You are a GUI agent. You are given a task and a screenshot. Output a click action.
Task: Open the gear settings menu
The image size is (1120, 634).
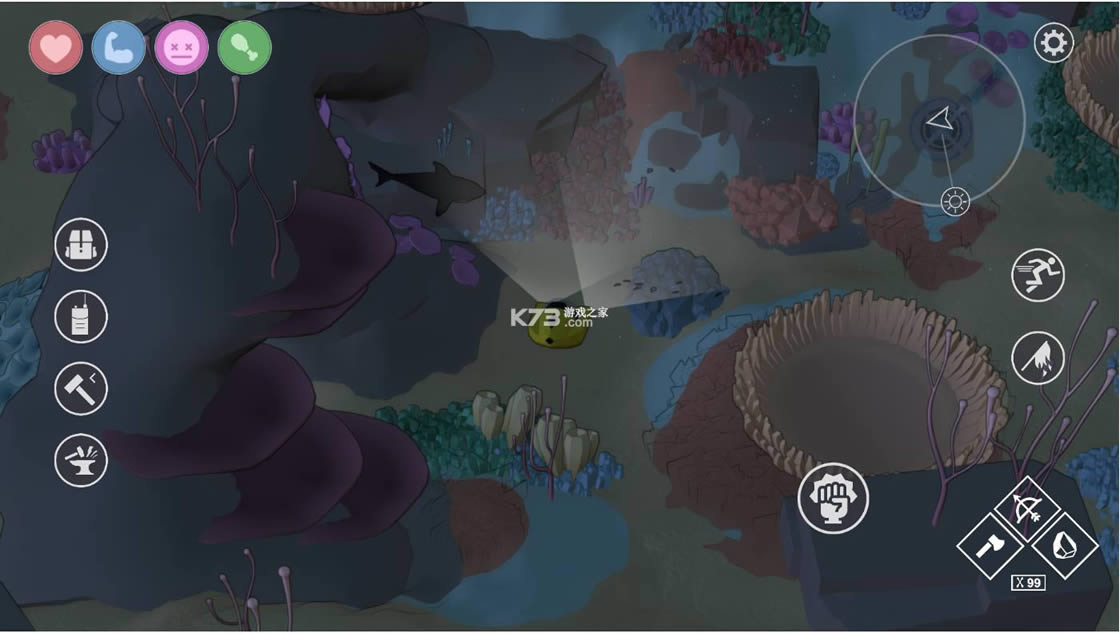[1053, 43]
